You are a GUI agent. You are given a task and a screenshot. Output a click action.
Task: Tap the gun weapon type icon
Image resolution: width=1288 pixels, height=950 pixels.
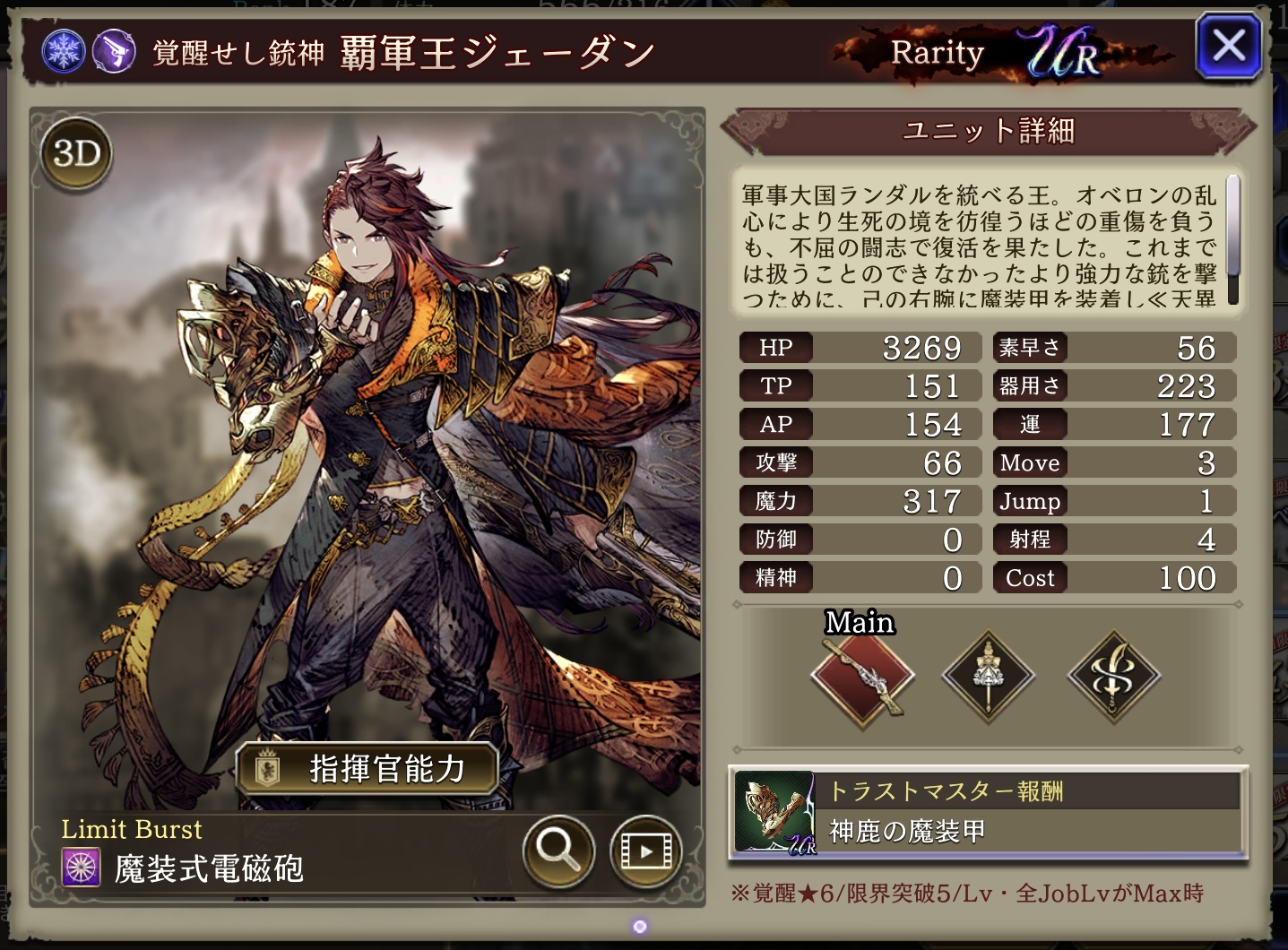114,52
